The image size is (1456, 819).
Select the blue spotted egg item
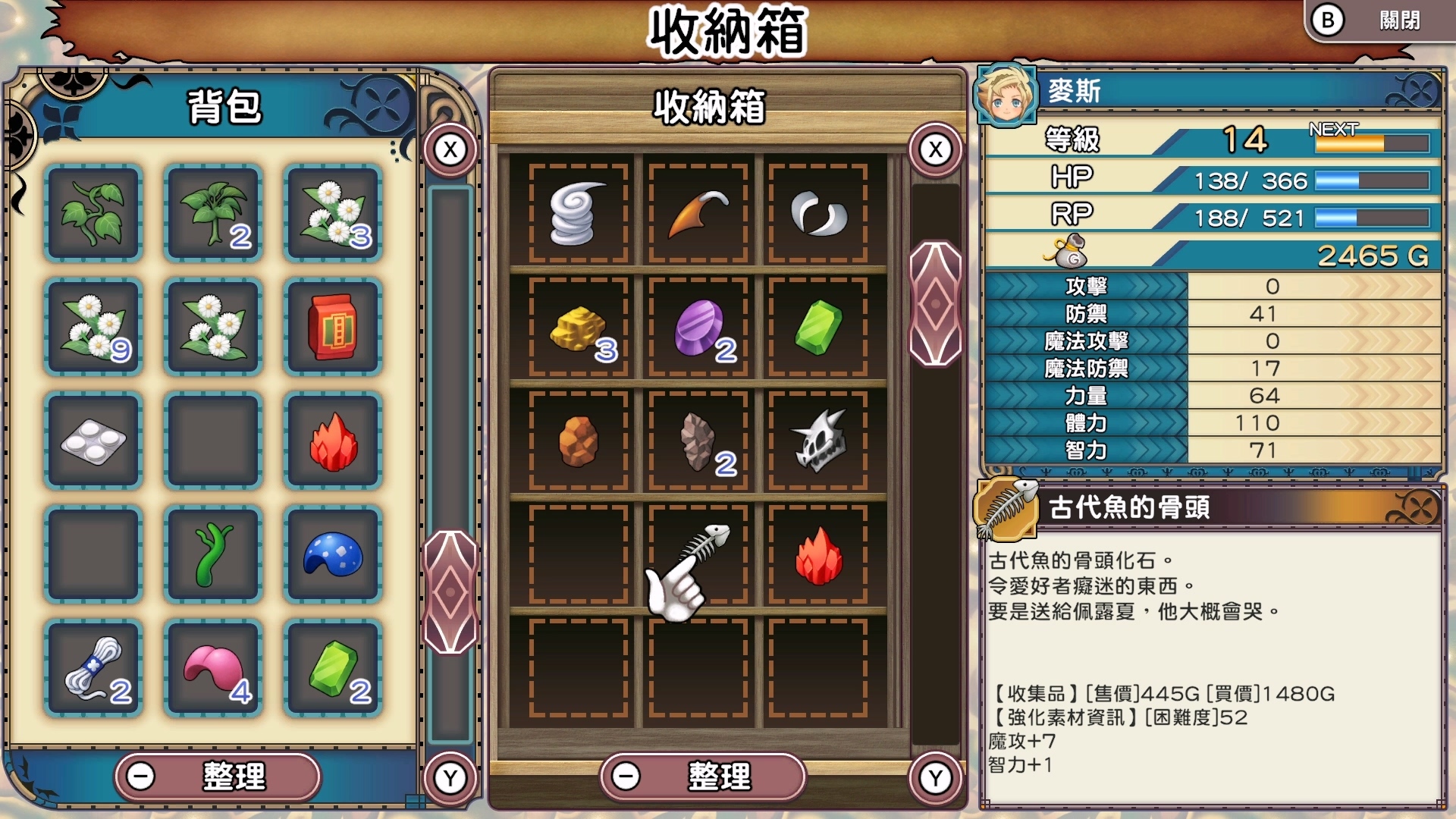(x=332, y=555)
